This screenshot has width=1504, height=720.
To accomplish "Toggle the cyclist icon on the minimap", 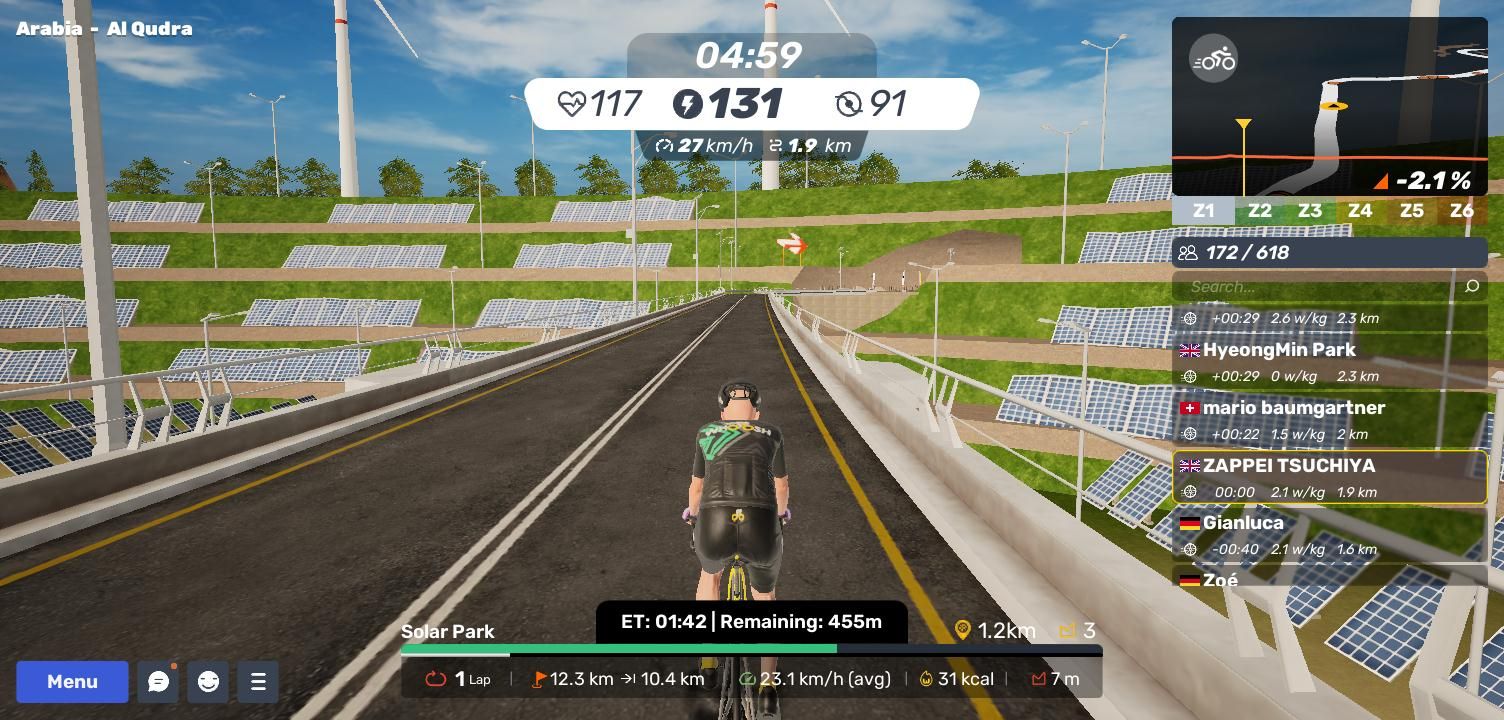I will click(1214, 60).
